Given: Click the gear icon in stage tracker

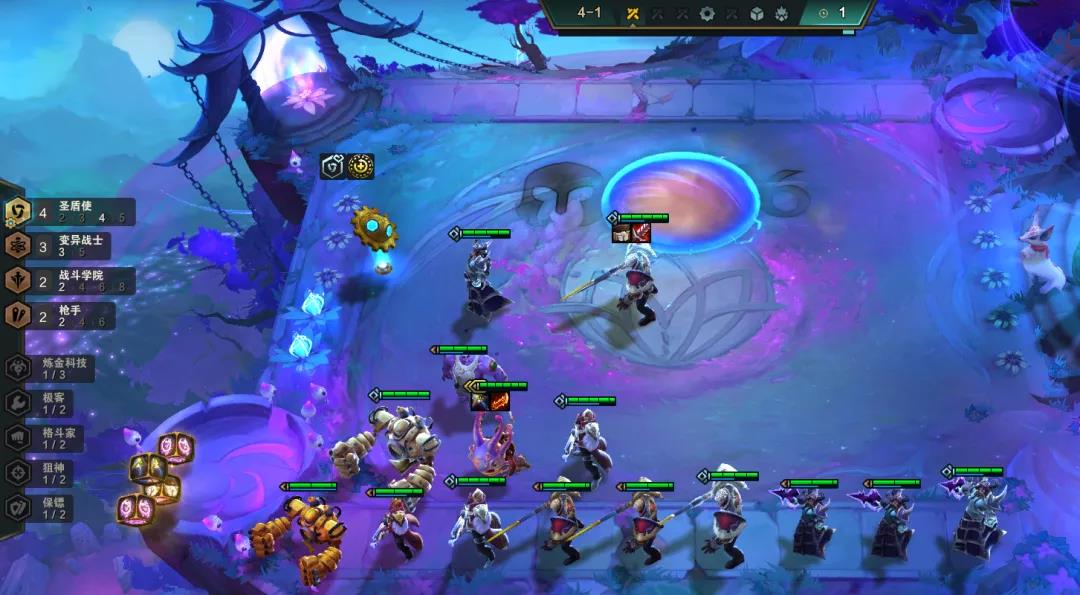Looking at the screenshot, I should pos(707,14).
